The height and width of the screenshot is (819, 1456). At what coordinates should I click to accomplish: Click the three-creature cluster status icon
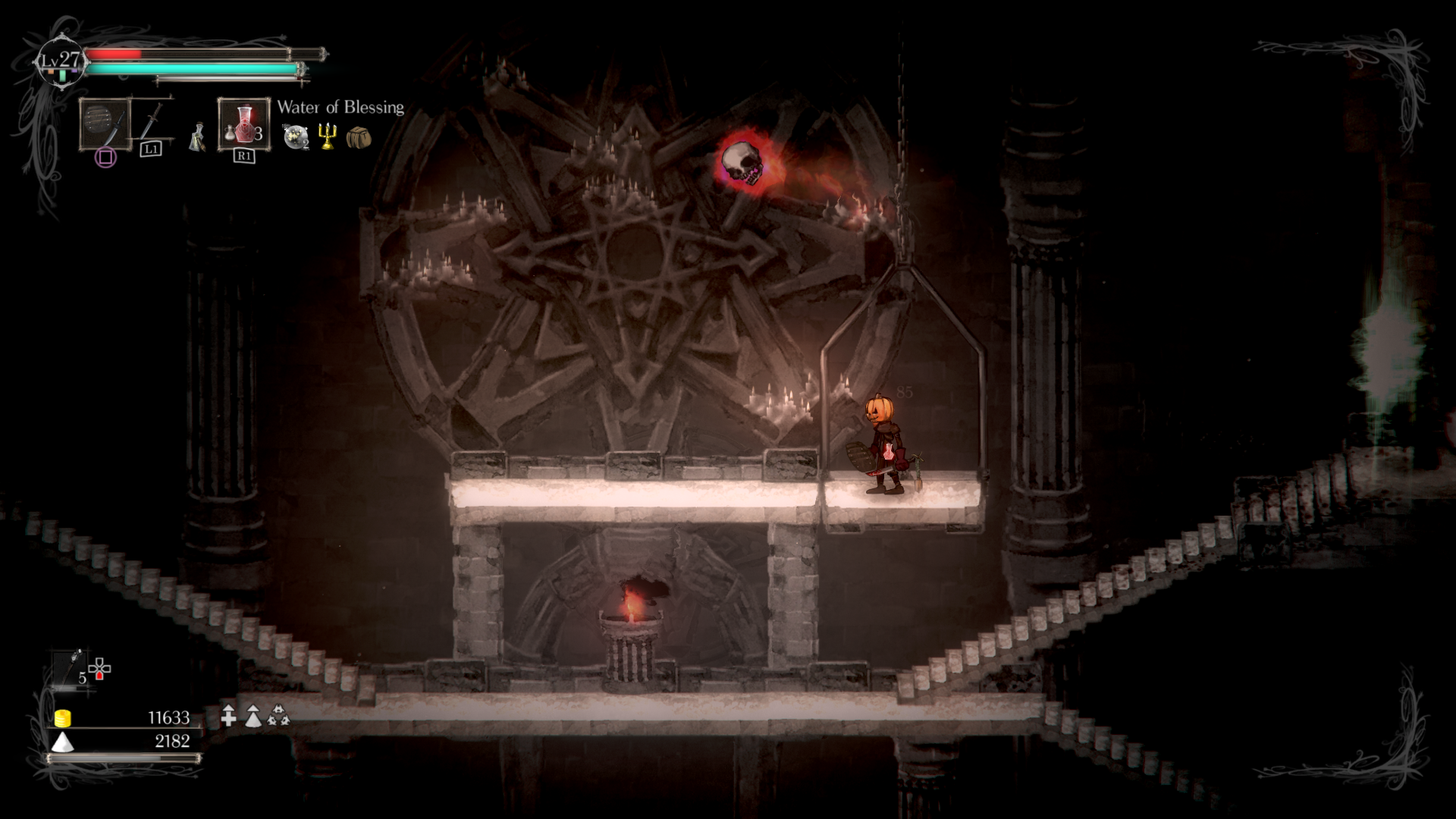[278, 715]
